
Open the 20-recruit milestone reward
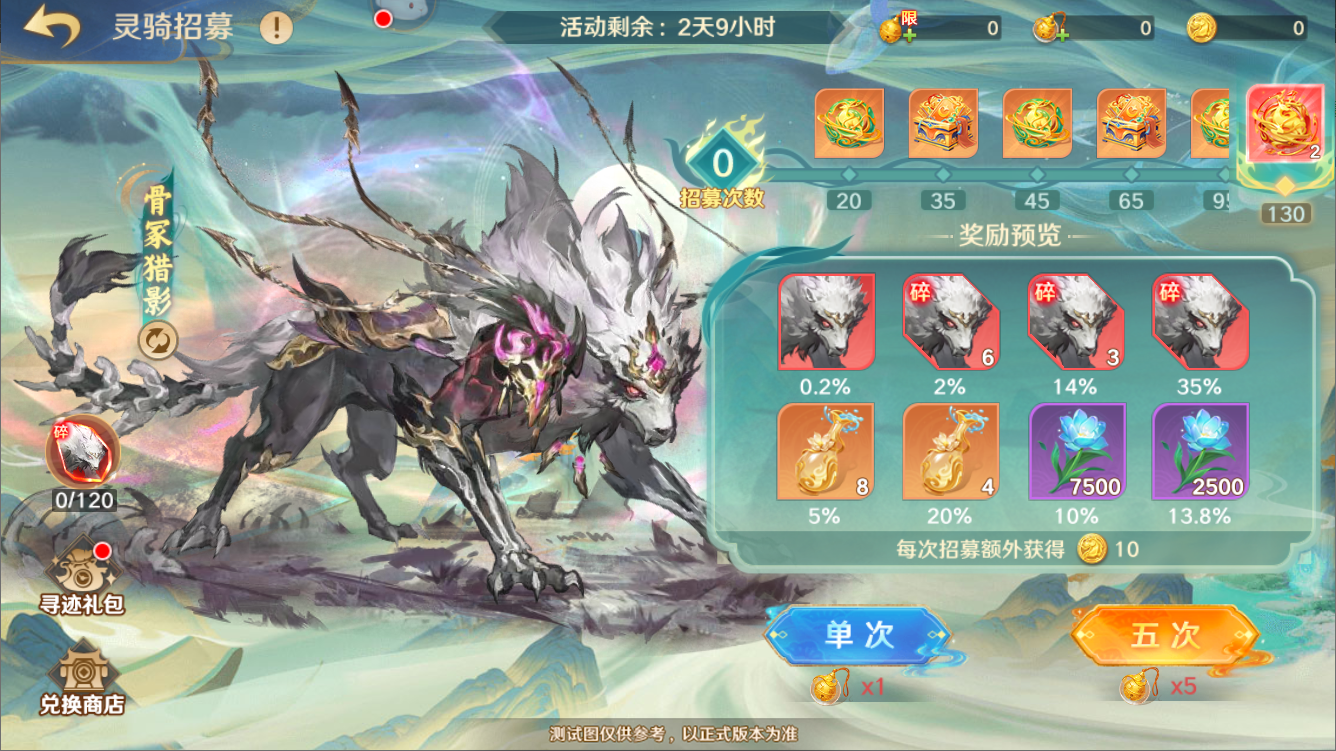click(x=849, y=124)
